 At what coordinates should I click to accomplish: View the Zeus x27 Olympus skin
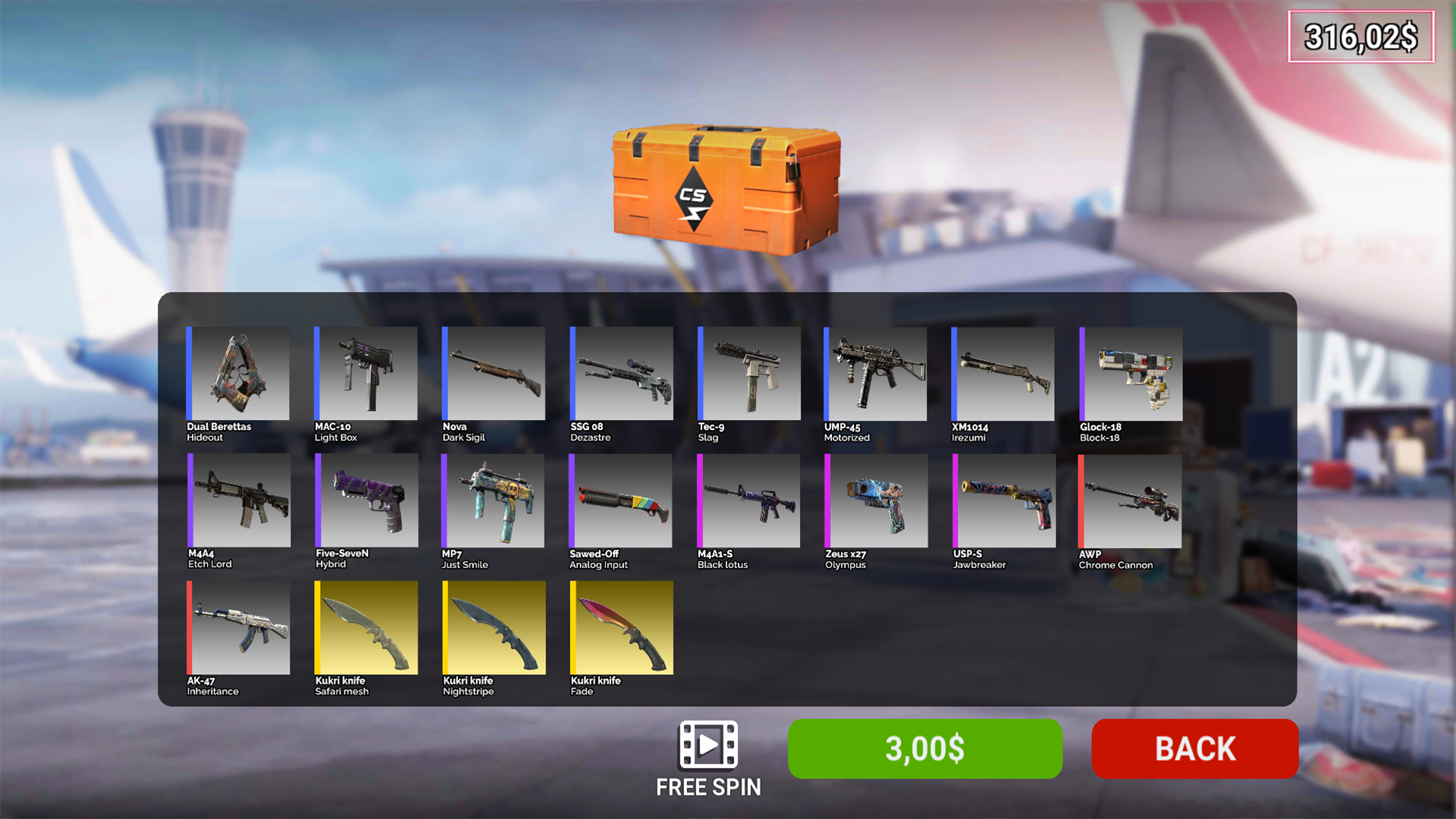point(875,500)
